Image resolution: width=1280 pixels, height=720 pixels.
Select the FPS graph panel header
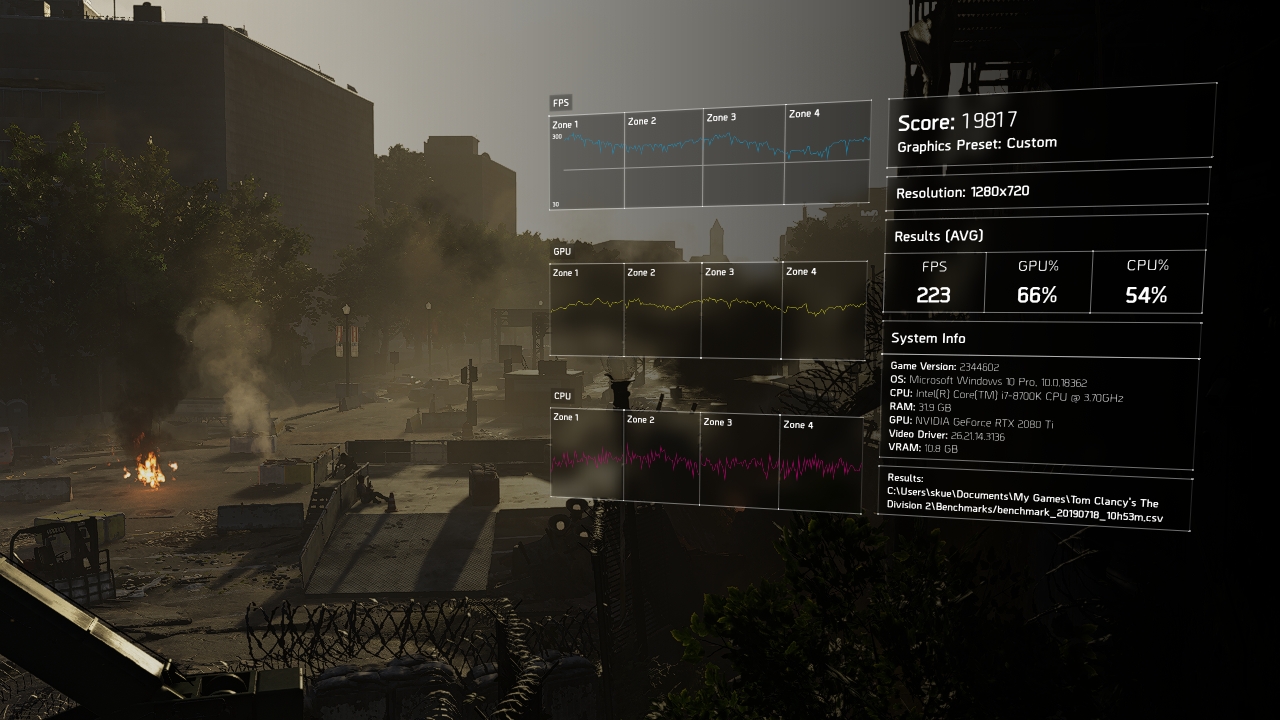(563, 102)
